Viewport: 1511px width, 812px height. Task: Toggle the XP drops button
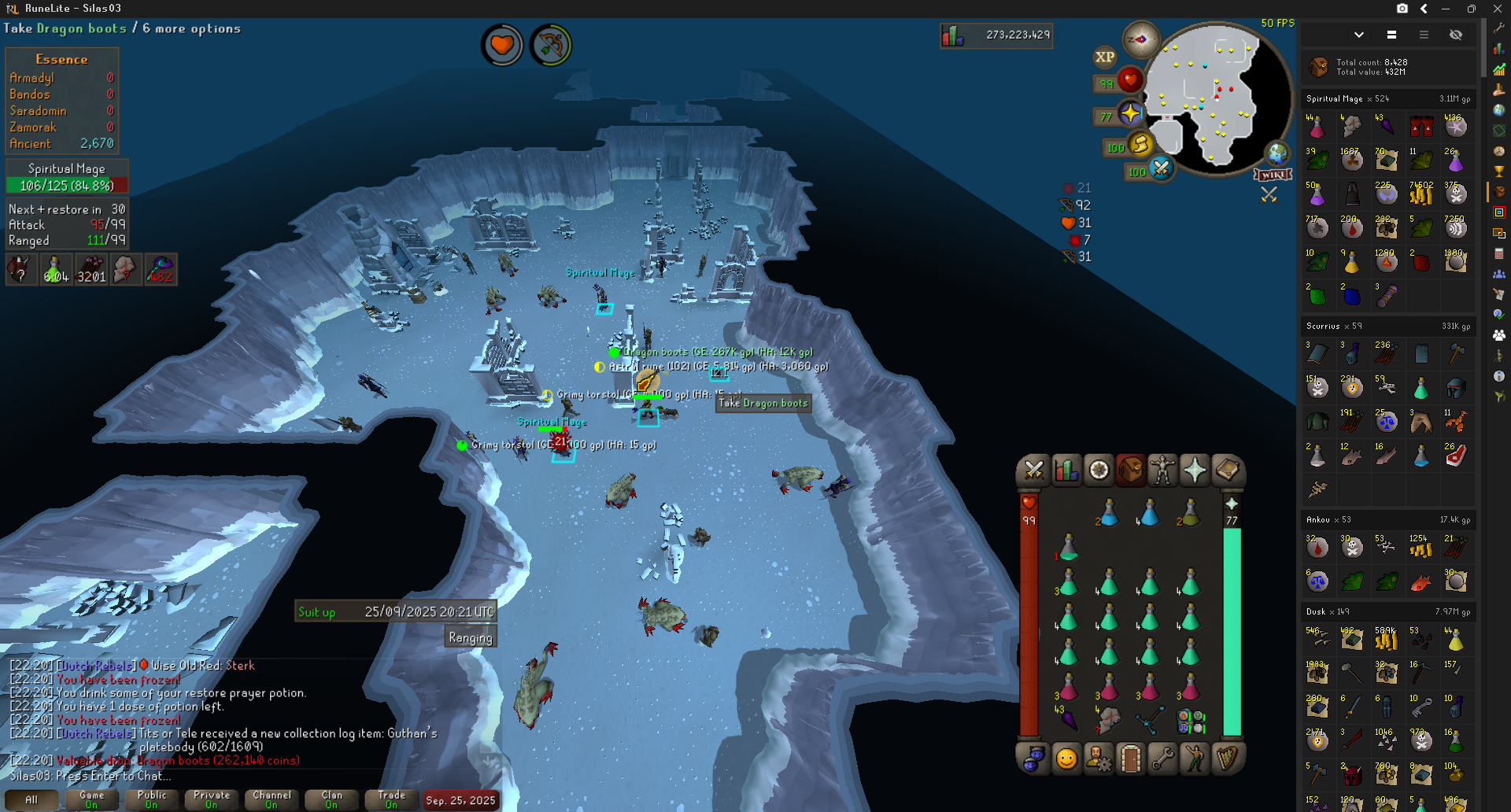click(x=1104, y=57)
